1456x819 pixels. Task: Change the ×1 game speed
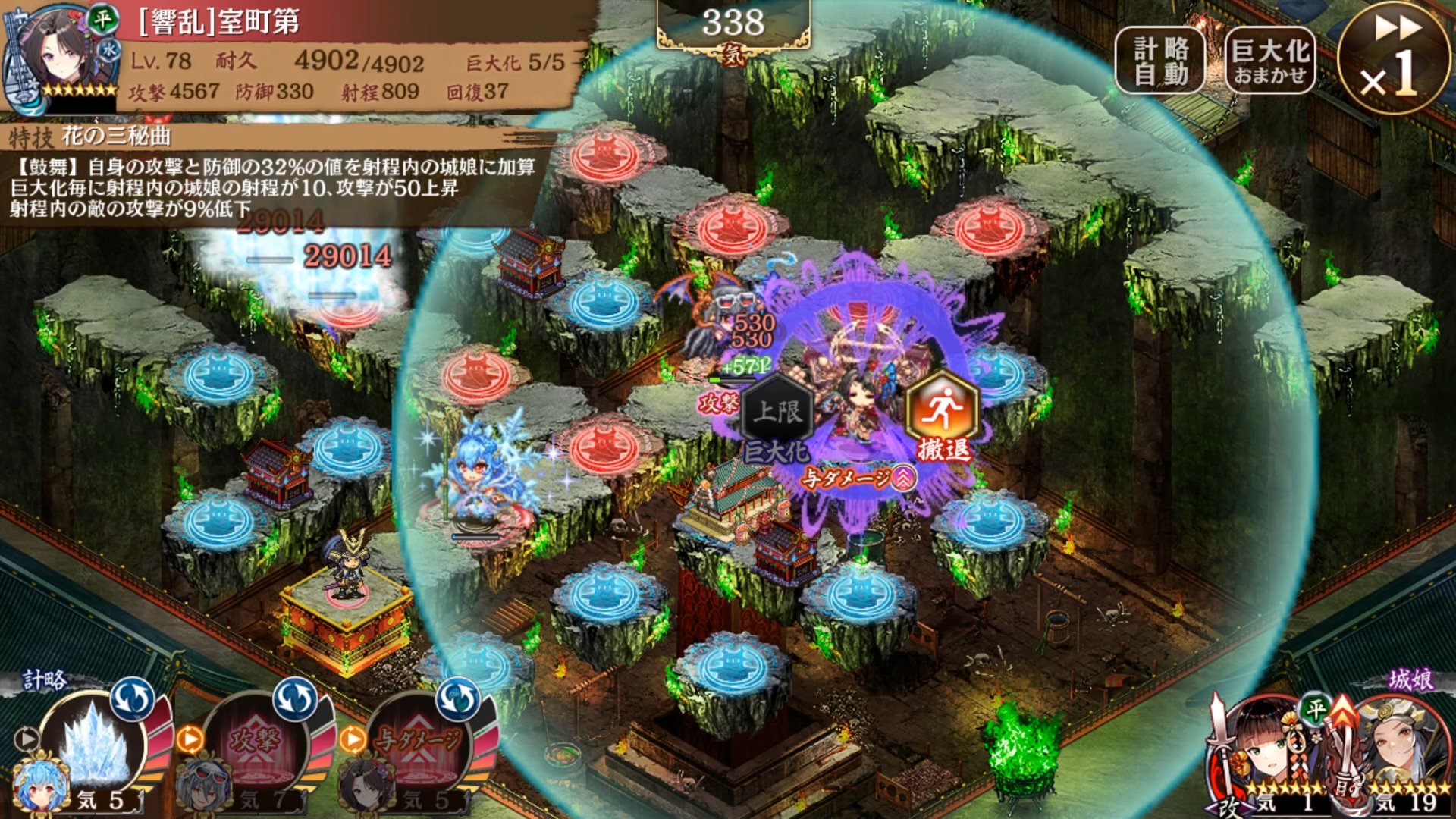1392,59
